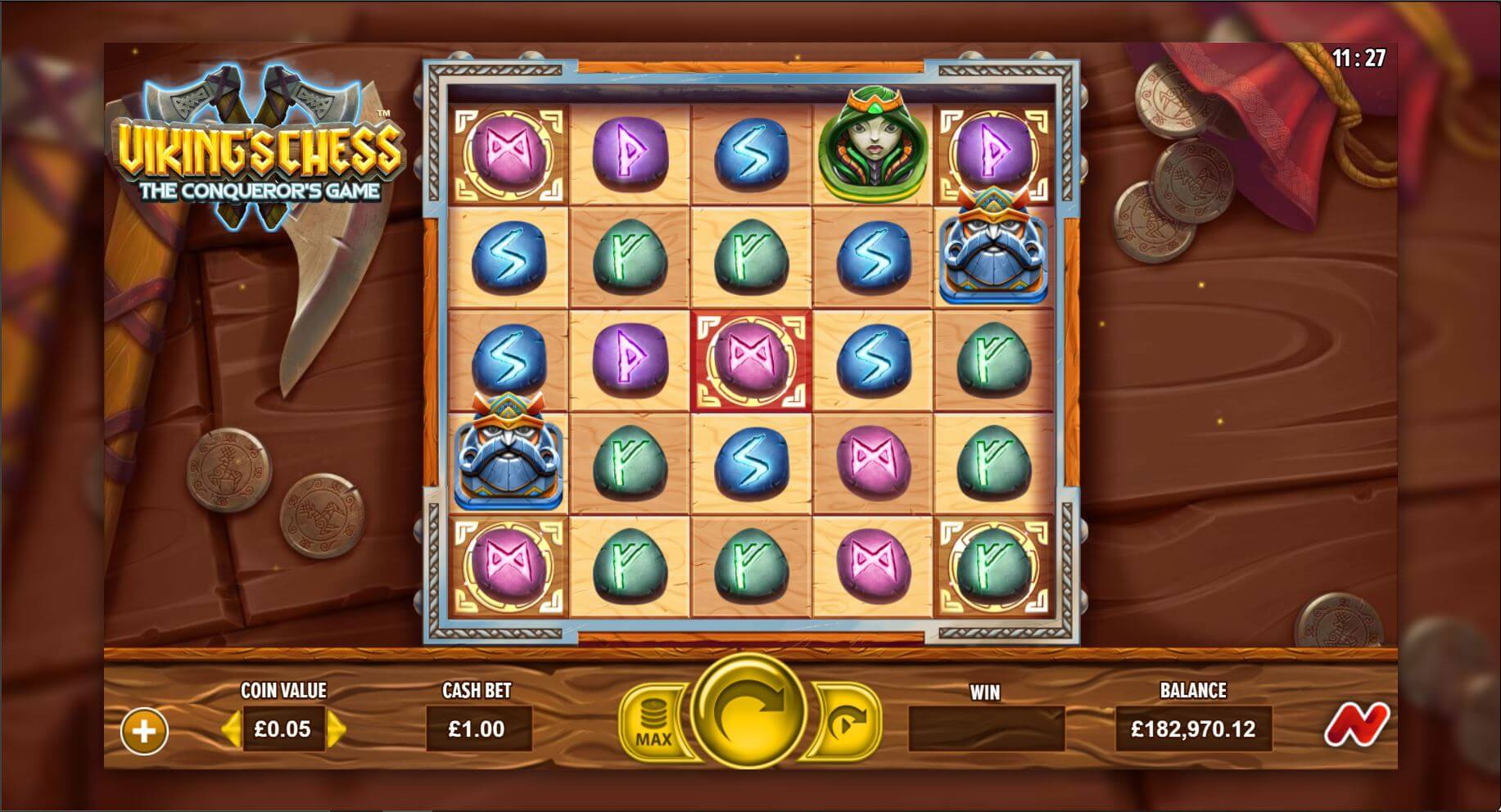1501x812 pixels.
Task: Click the pink rune in the top-left golden frame
Action: [511, 152]
